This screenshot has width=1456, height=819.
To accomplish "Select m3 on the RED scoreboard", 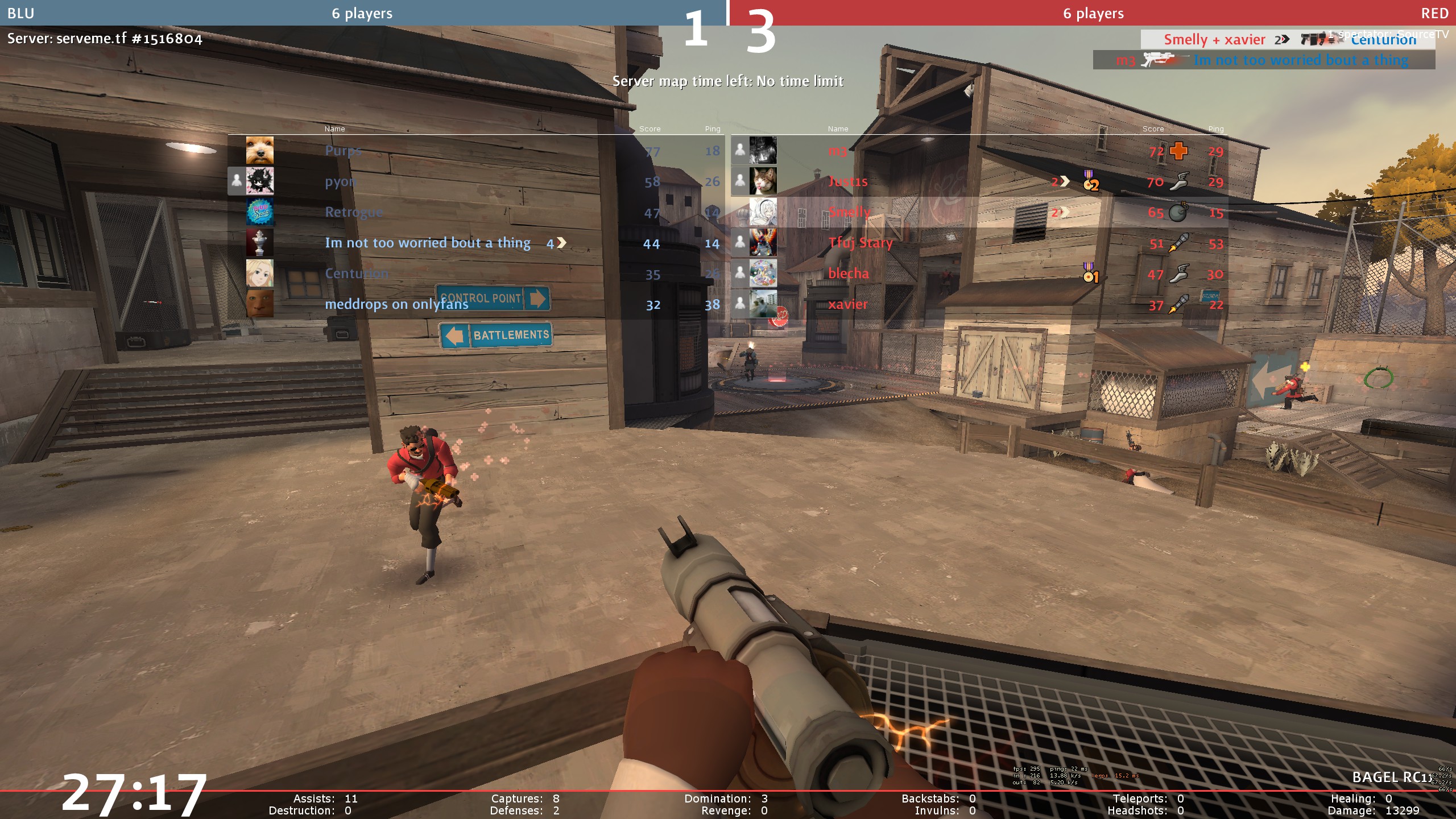I will [x=837, y=151].
